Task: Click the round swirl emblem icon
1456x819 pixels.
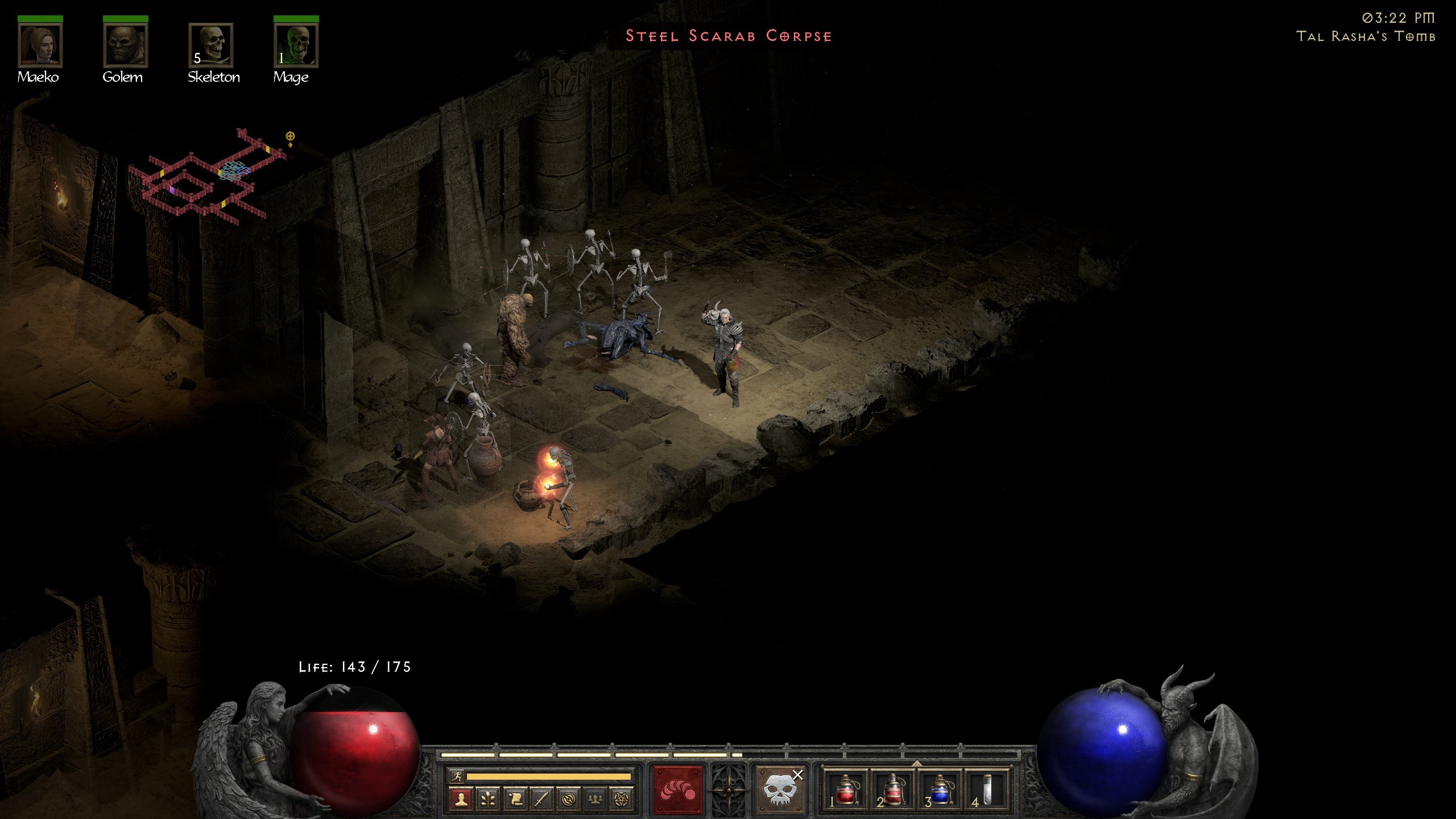Action: click(568, 799)
